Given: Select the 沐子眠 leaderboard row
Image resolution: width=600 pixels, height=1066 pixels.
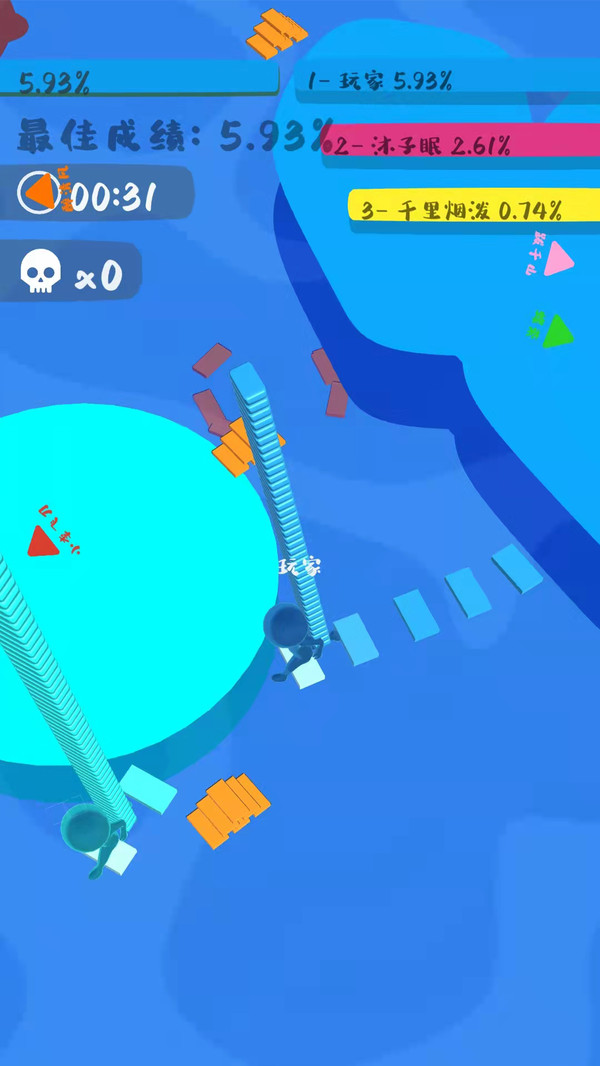Looking at the screenshot, I should 460,147.
